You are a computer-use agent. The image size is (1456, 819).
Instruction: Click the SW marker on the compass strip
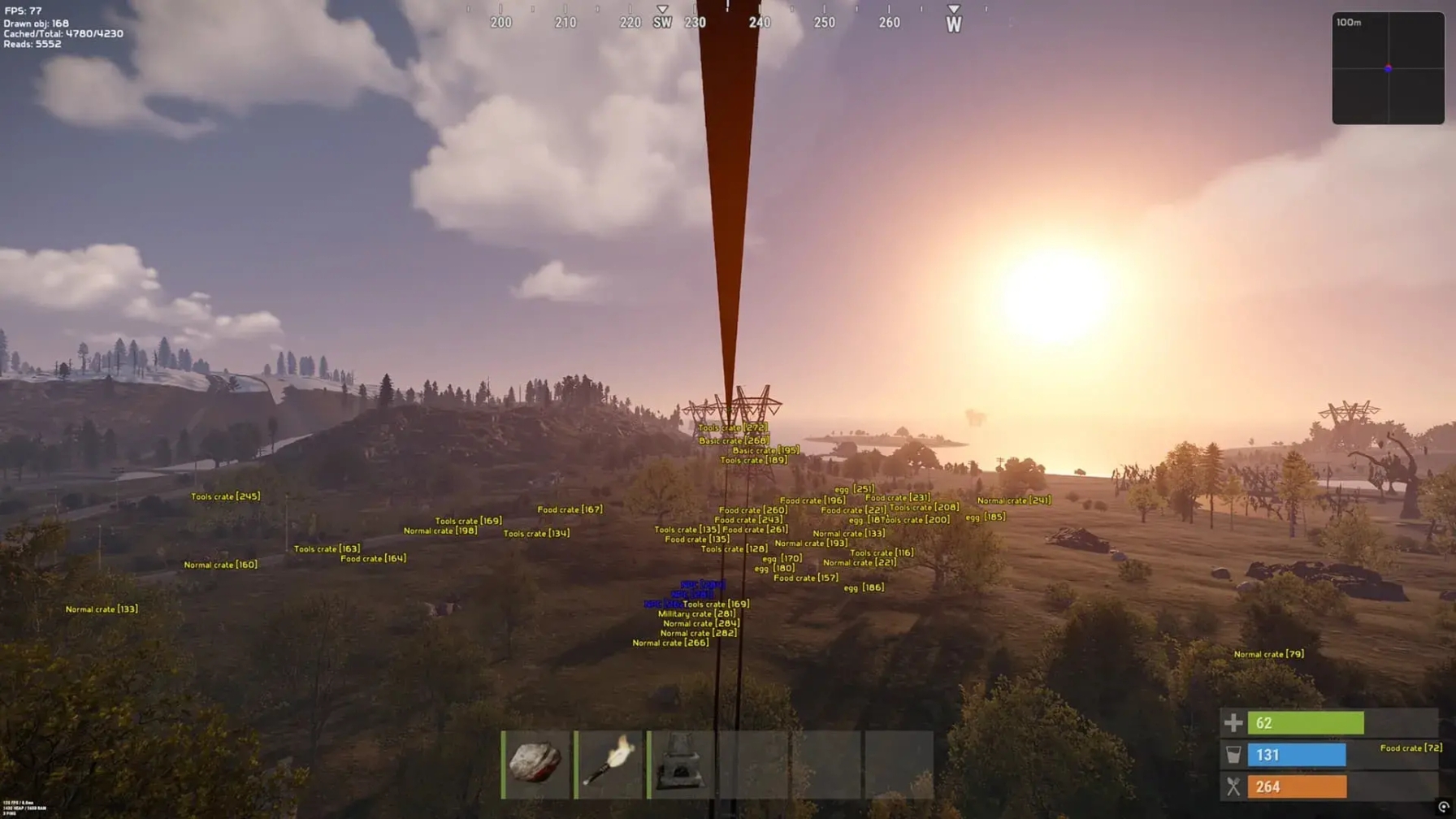(662, 23)
